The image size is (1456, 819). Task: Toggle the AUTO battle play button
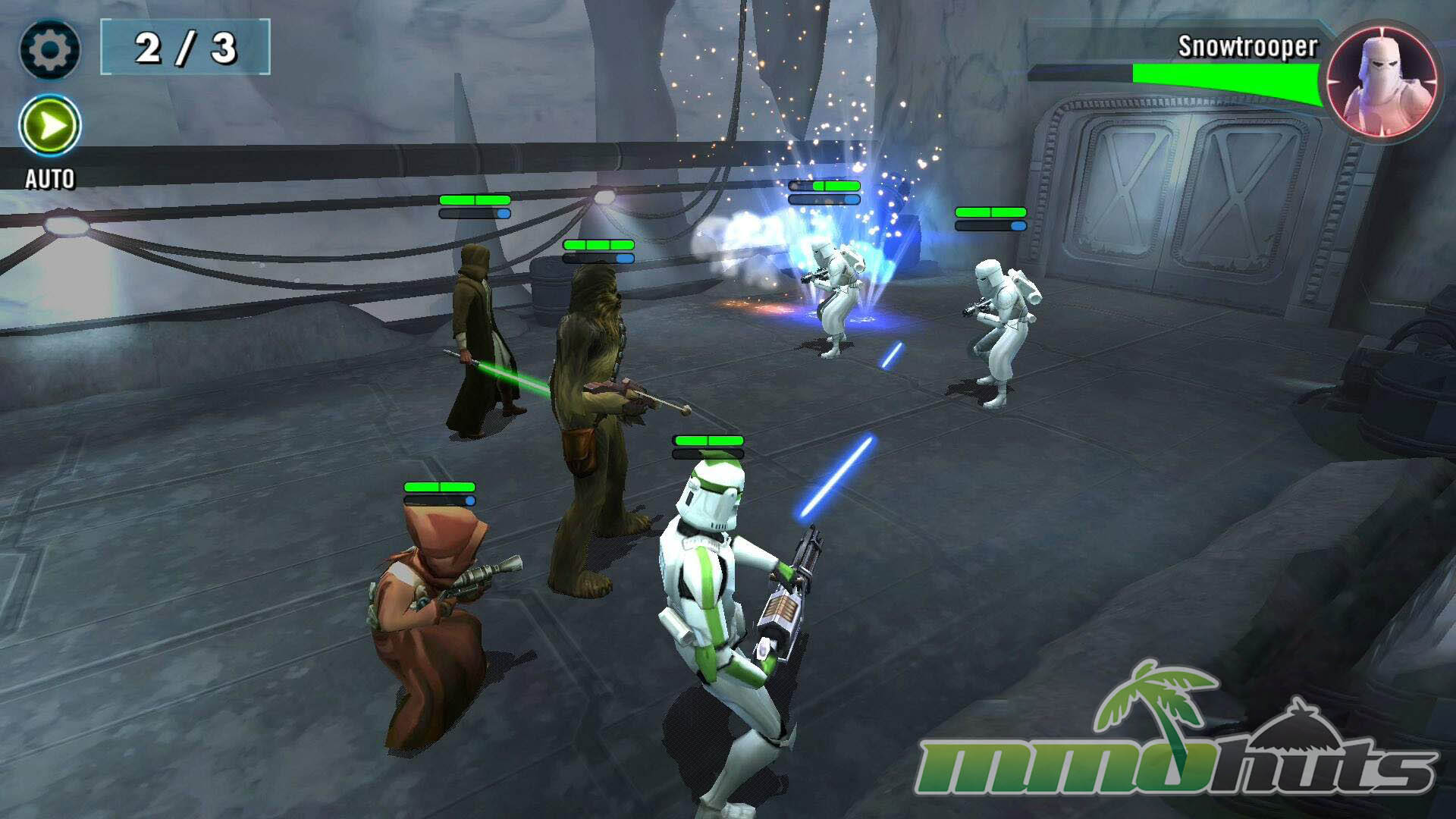click(x=50, y=125)
